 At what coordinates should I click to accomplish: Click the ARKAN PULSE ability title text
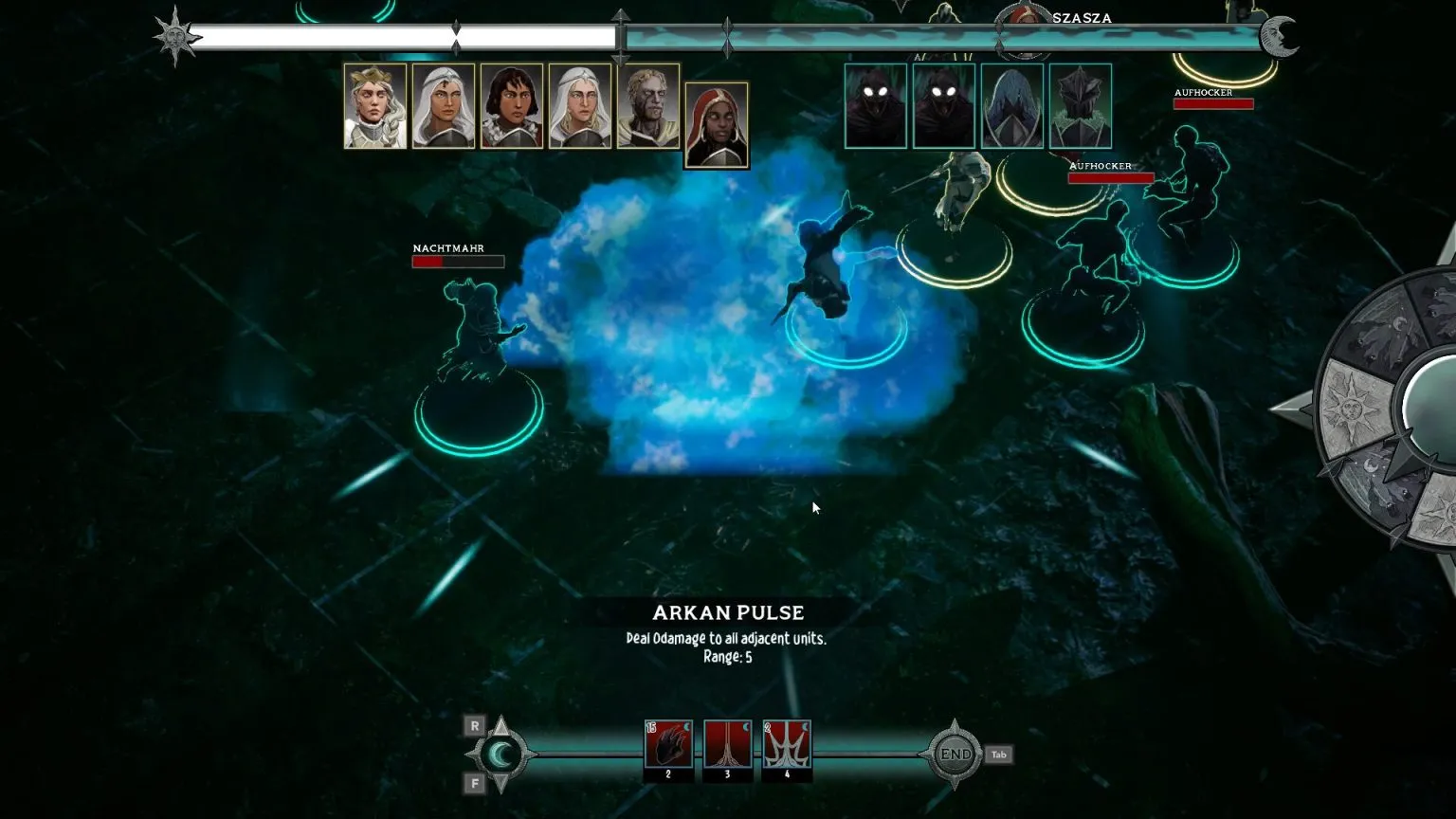point(728,612)
